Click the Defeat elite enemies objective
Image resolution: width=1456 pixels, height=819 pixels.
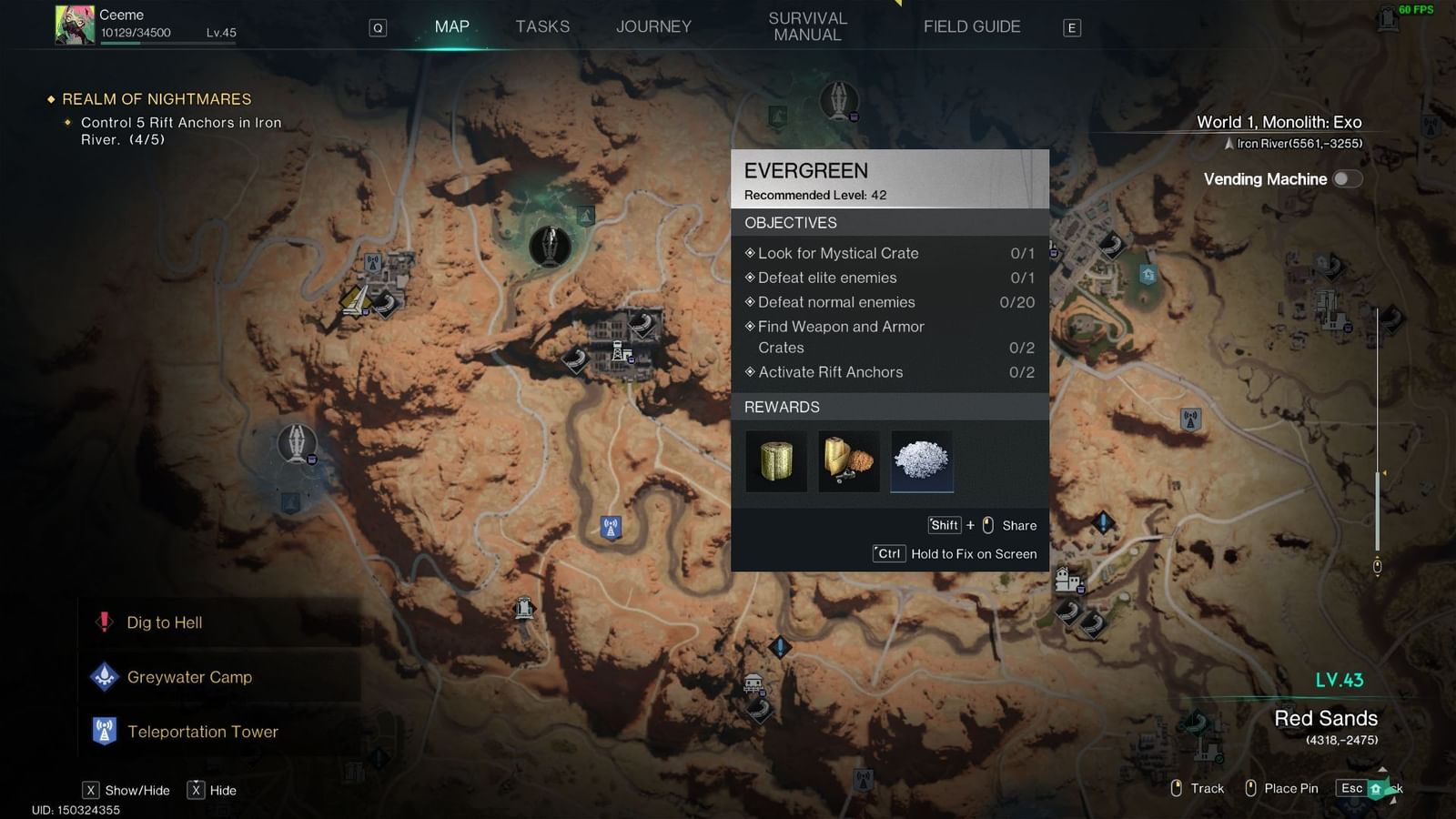826,278
